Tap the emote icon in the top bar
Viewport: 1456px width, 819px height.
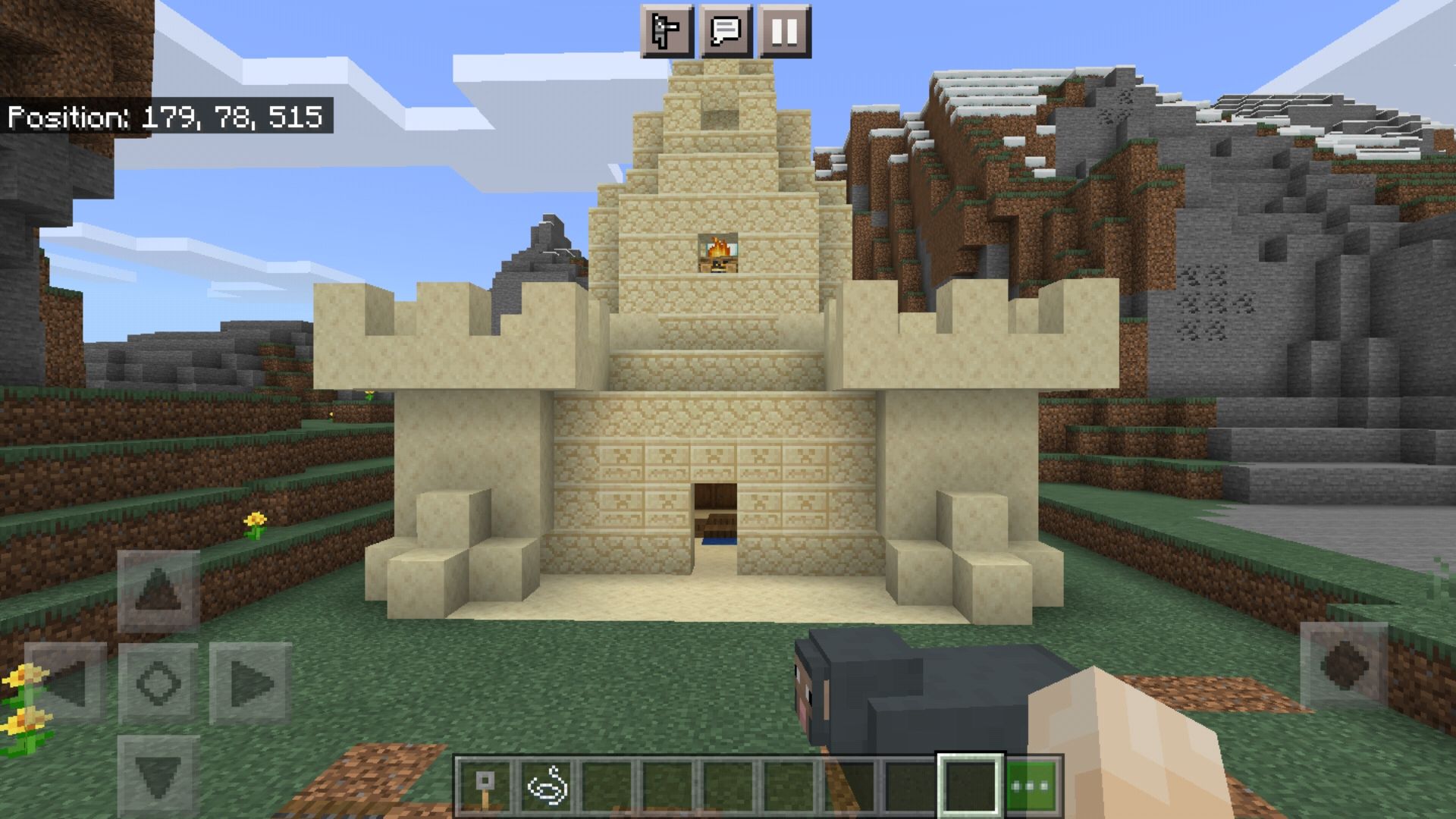coord(667,32)
